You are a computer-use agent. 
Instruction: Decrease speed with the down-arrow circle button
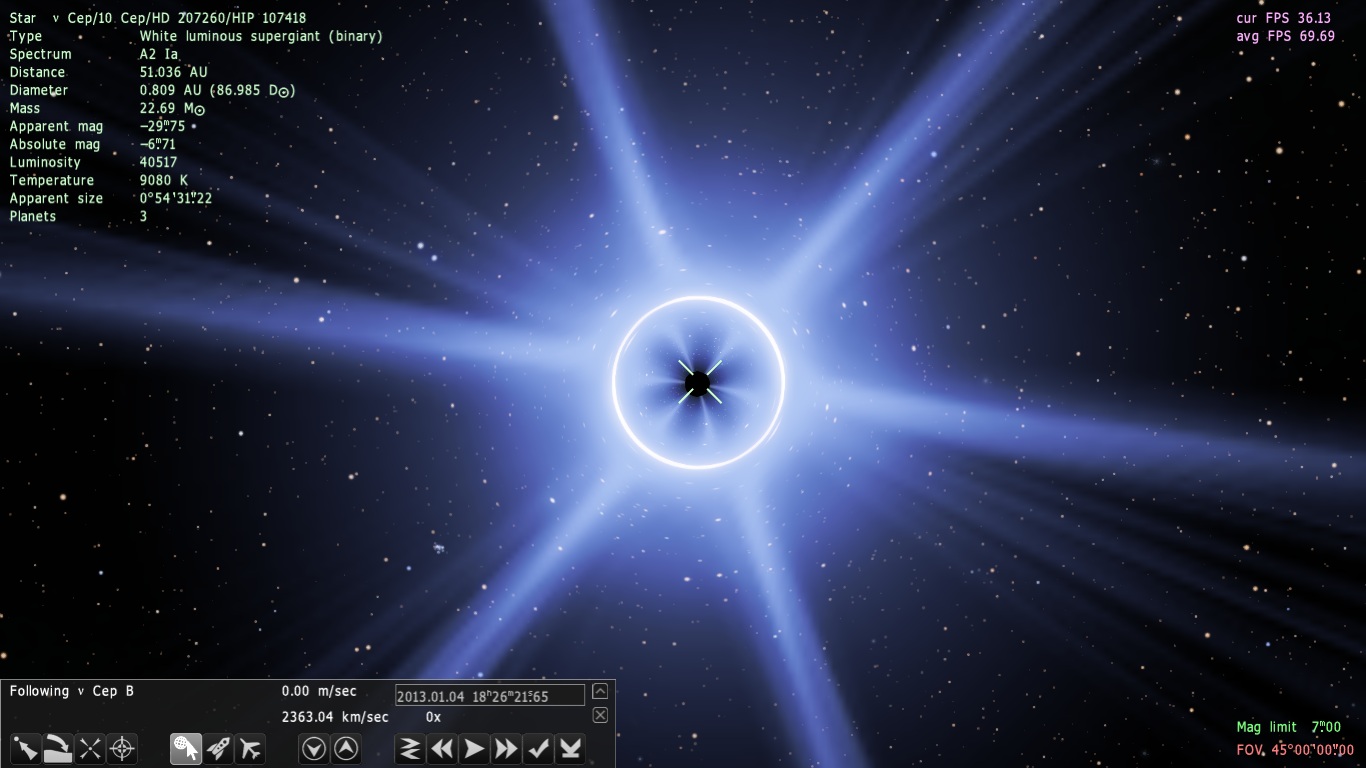click(x=314, y=748)
